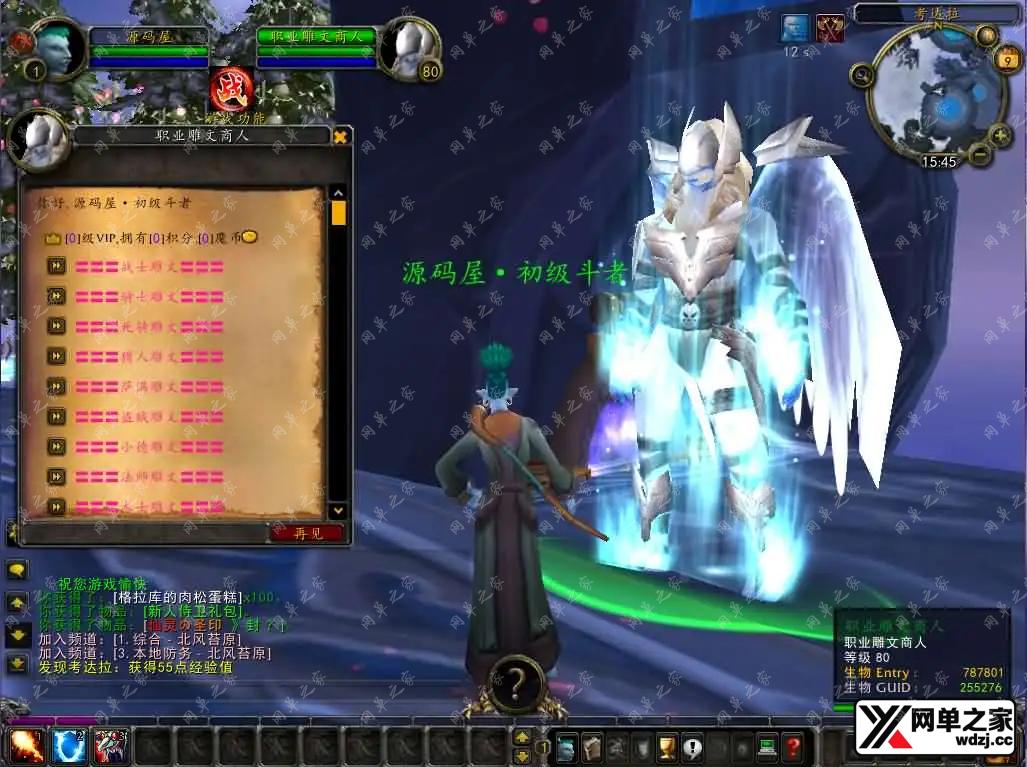
Task: Choose the 骑士雕文 gossip option
Action: (149, 296)
